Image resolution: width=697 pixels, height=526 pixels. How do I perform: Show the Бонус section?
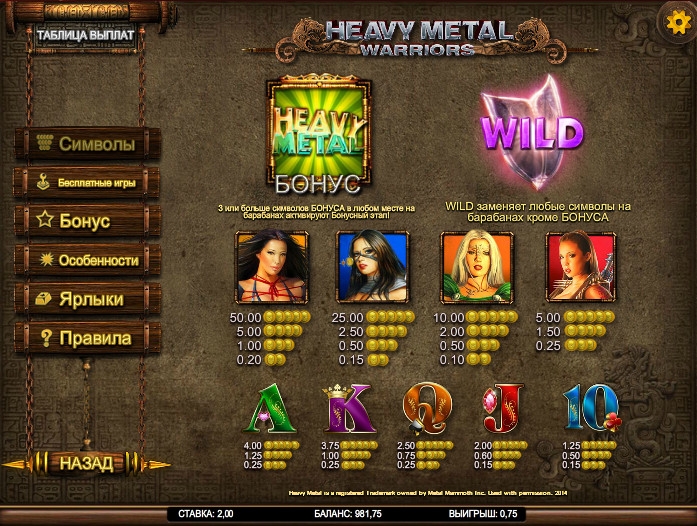(x=87, y=221)
